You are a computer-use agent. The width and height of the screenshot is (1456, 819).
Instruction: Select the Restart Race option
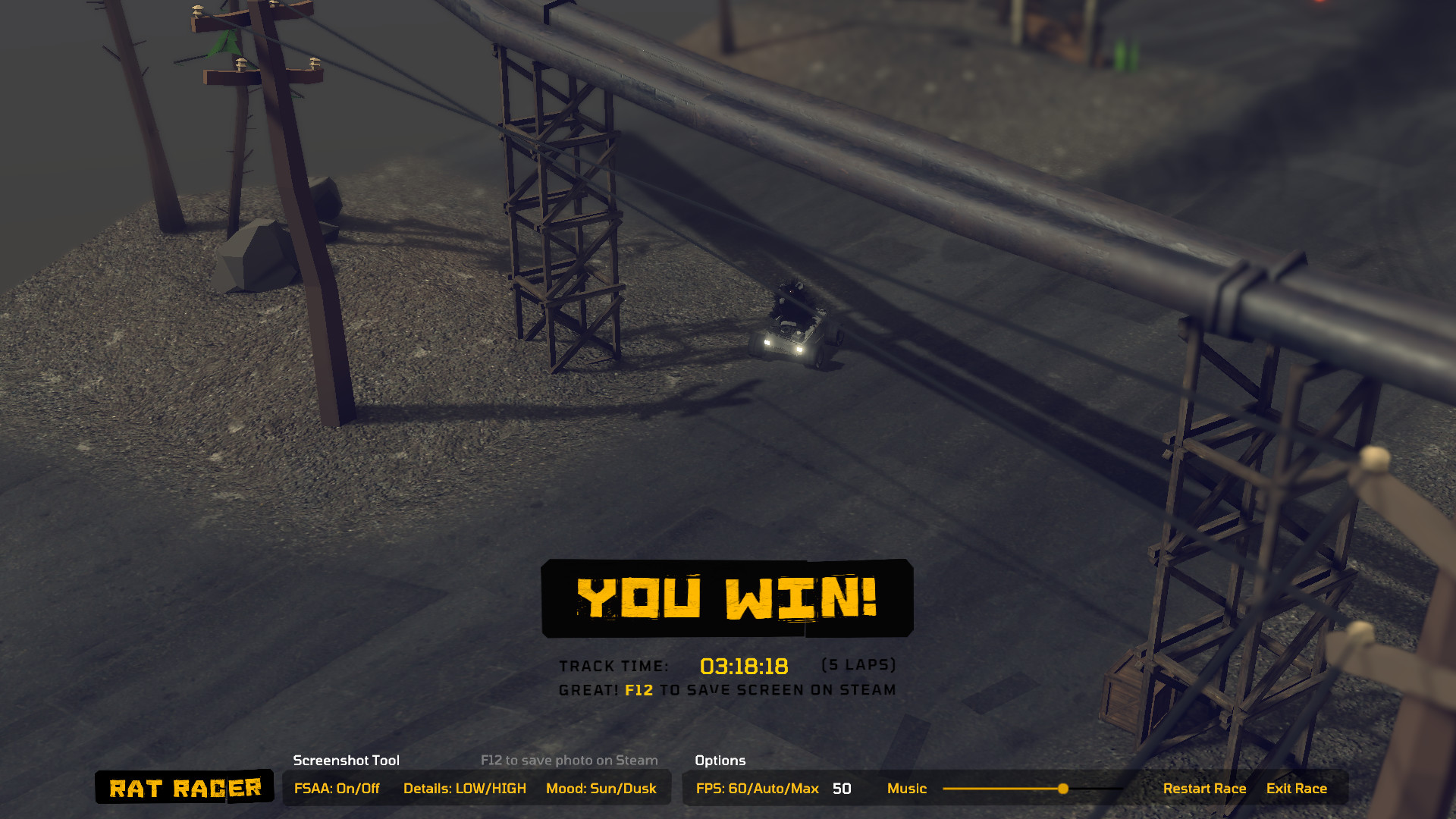click(x=1205, y=788)
